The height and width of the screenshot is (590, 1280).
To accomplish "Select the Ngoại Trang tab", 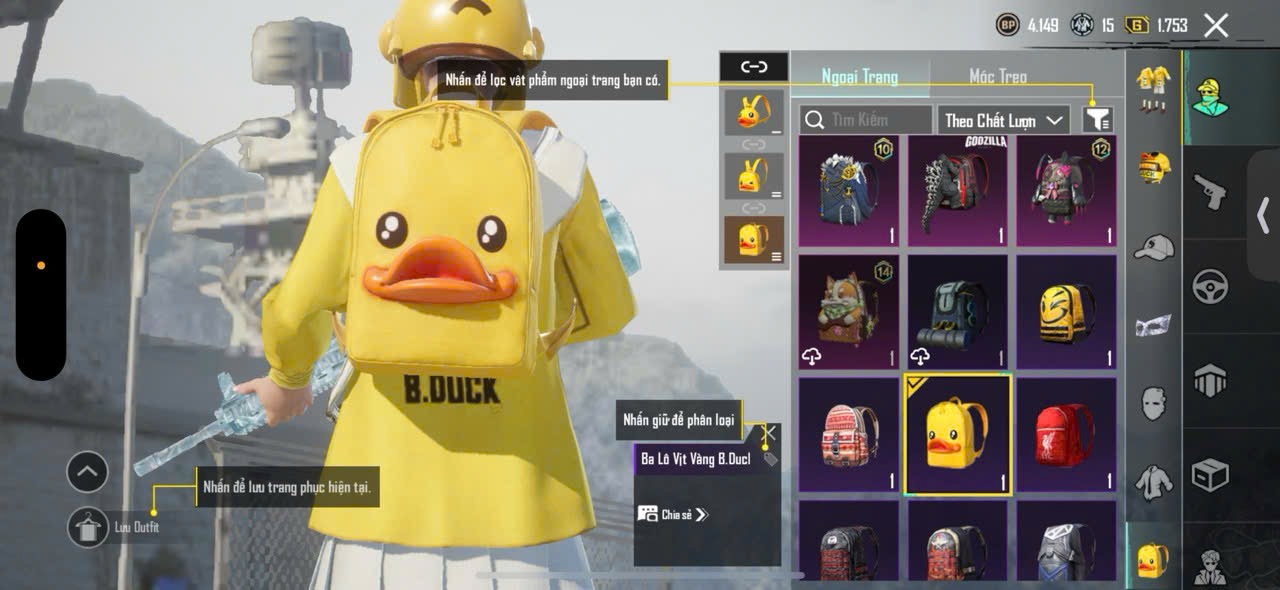I will tap(860, 76).
